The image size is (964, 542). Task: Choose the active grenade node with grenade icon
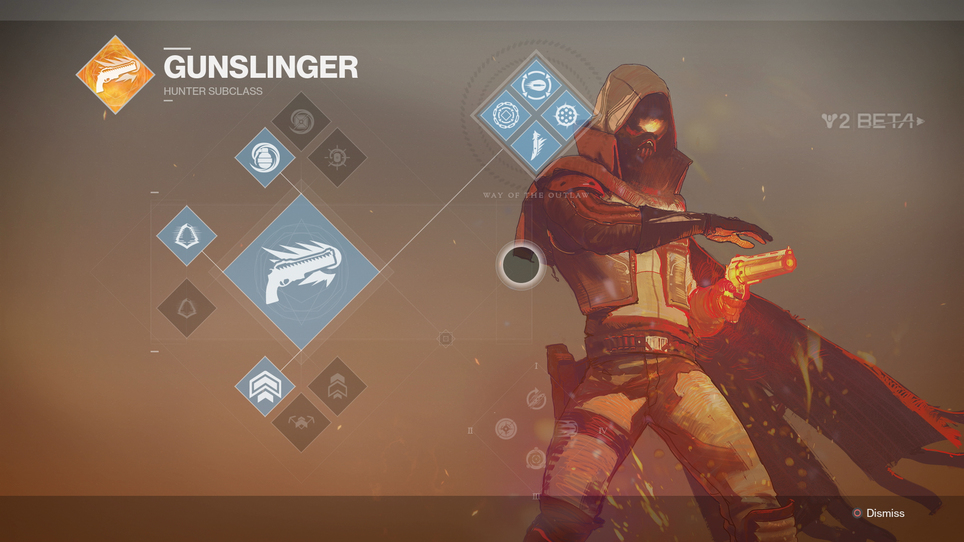pos(265,157)
